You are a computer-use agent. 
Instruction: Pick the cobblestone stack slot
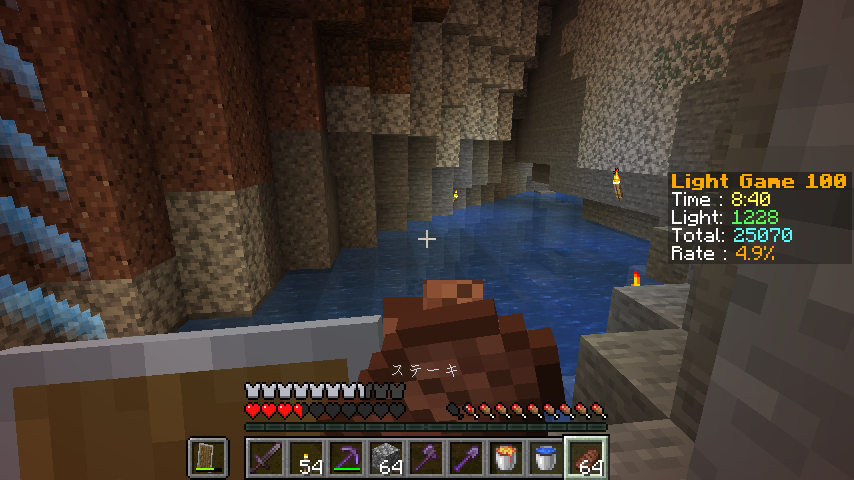click(385, 458)
